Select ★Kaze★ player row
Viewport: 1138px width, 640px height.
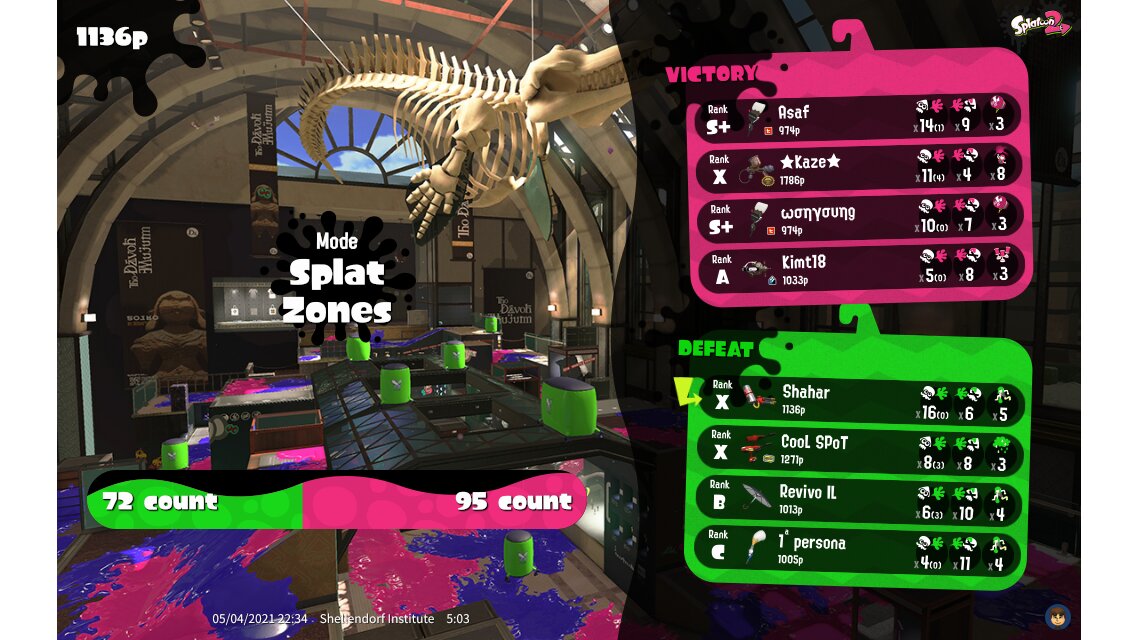point(860,168)
